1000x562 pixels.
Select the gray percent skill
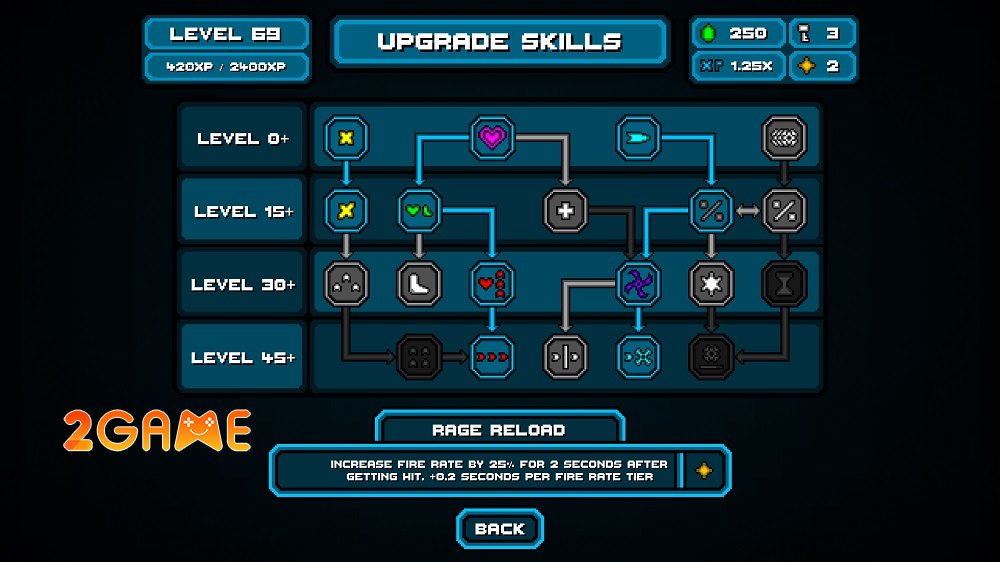(x=784, y=211)
